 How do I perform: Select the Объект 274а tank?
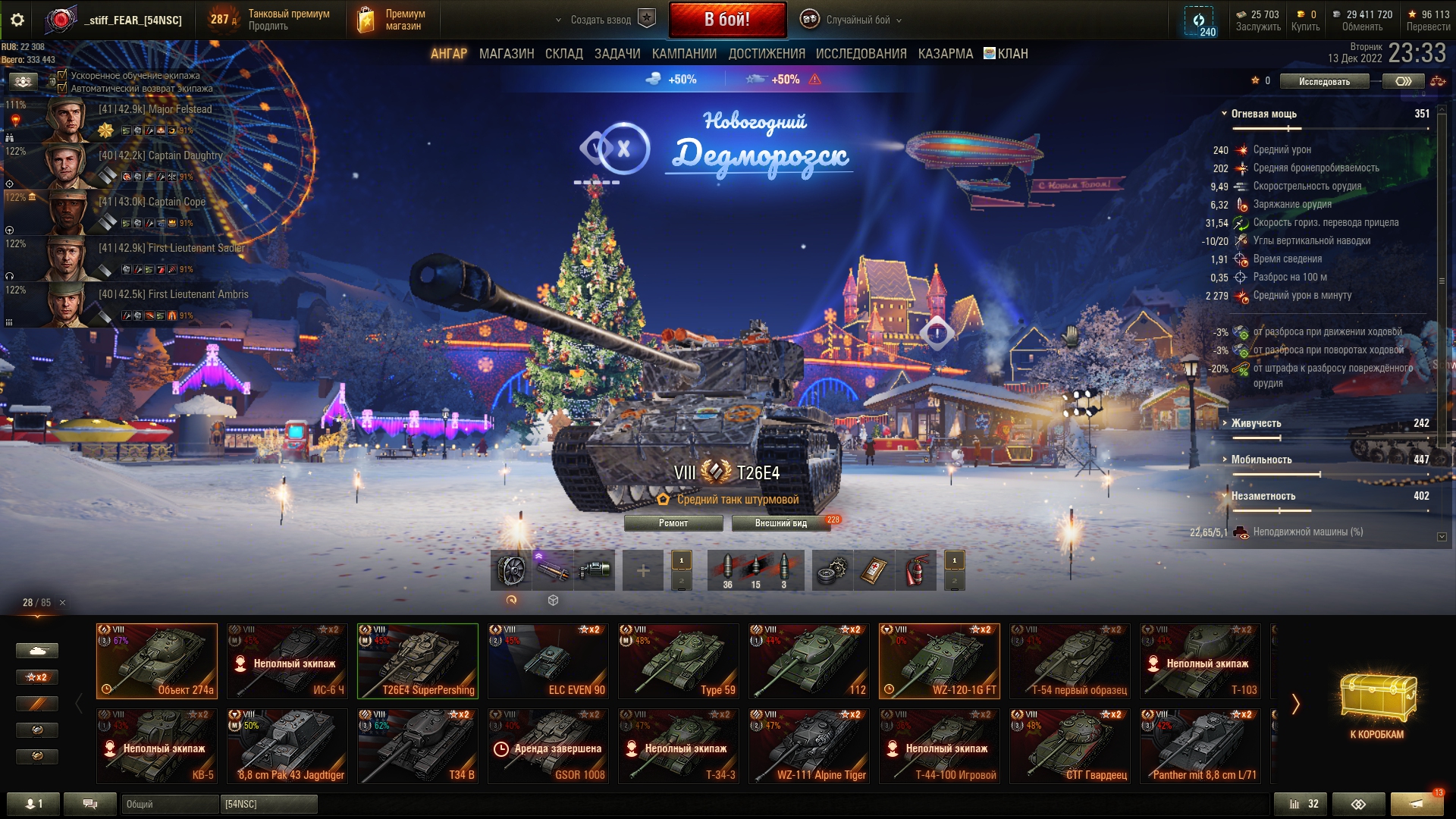[157, 661]
